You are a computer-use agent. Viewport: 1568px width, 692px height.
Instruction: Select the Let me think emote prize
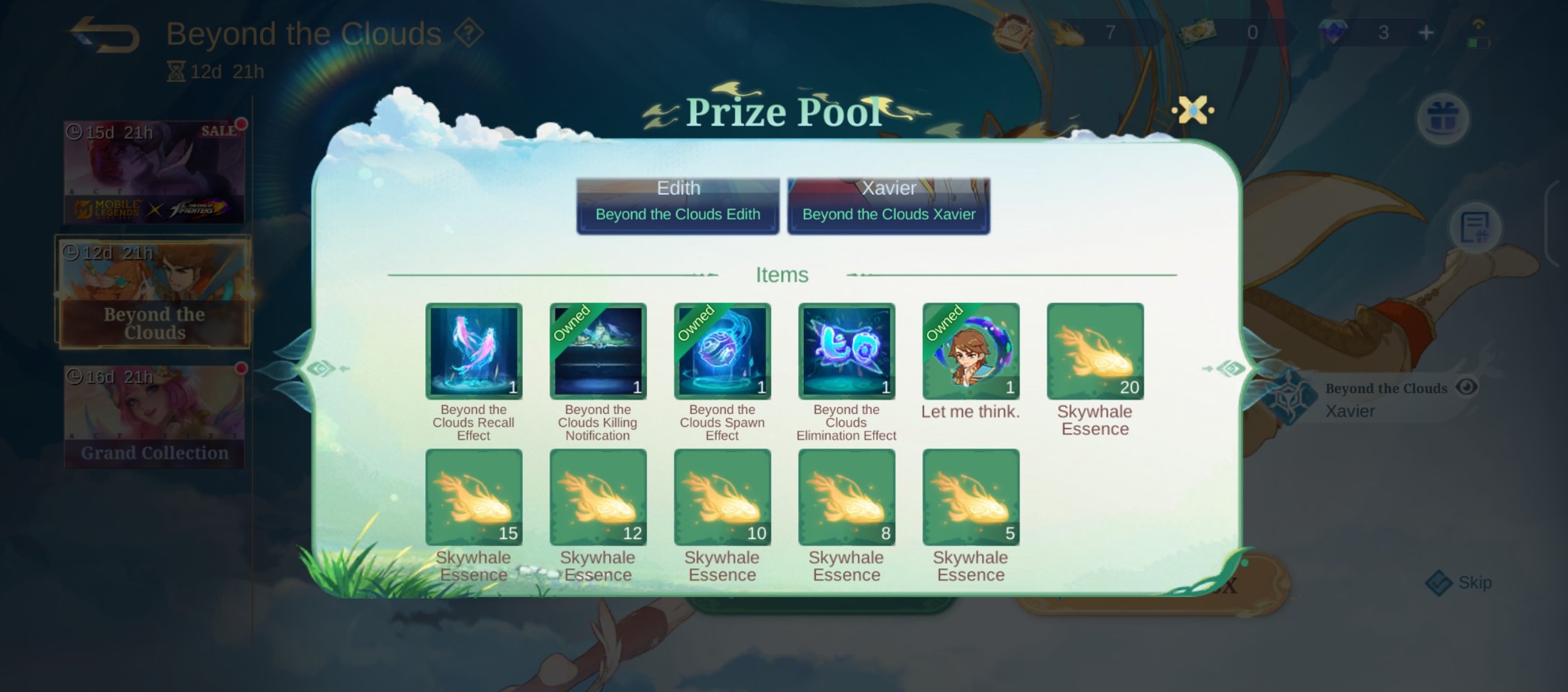(970, 351)
